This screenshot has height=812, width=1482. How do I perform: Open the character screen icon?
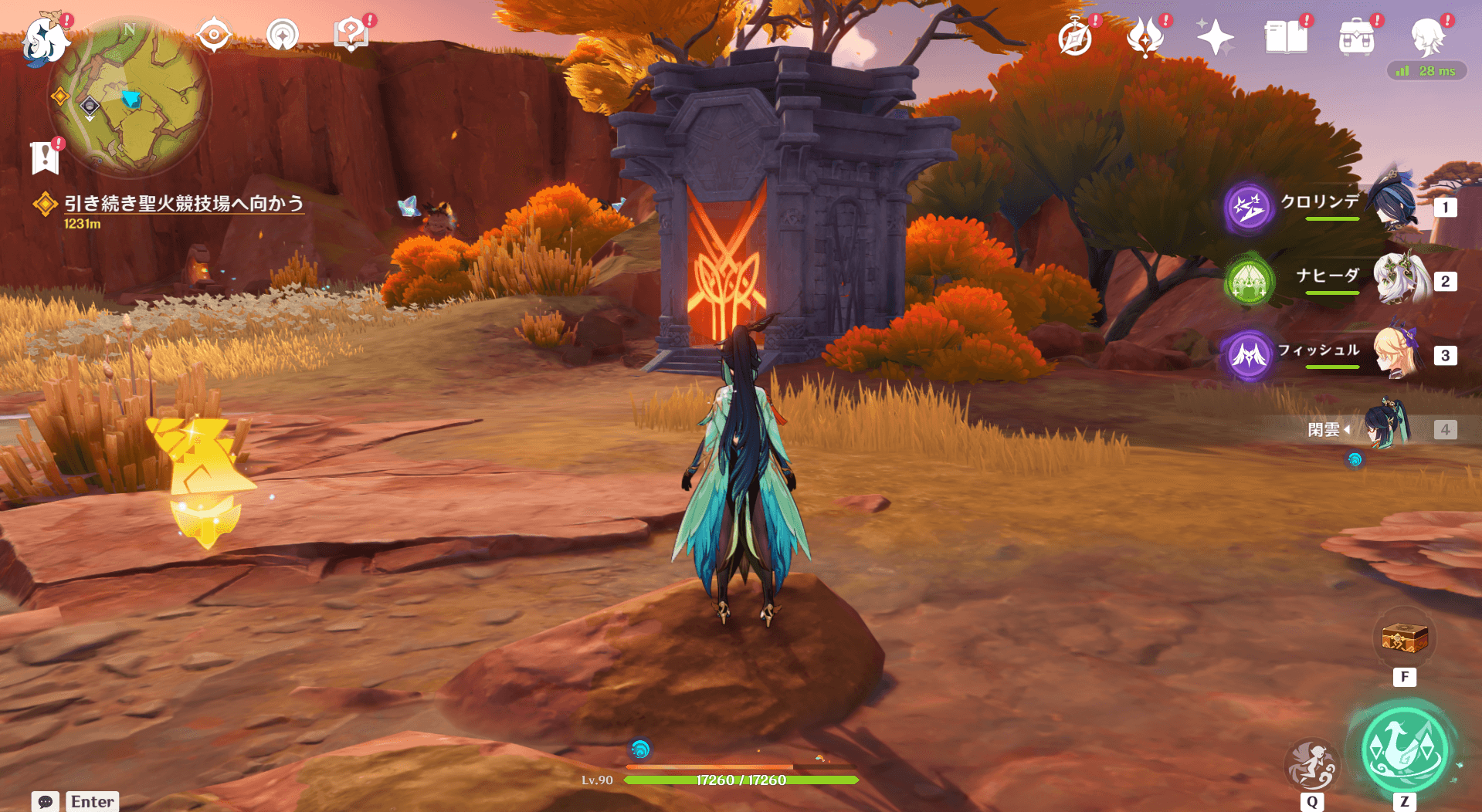coord(1427,37)
